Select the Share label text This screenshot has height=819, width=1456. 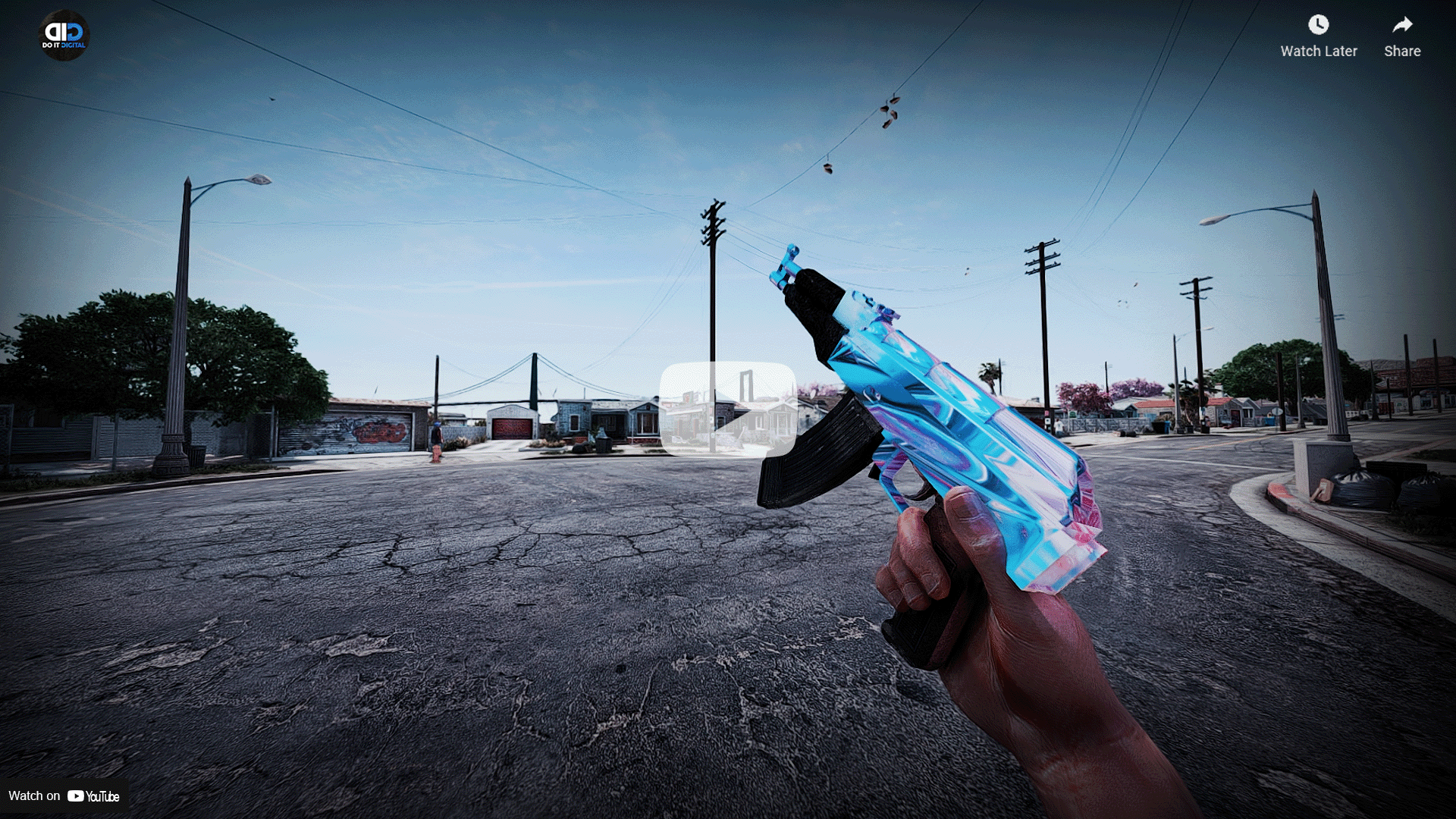1401,51
